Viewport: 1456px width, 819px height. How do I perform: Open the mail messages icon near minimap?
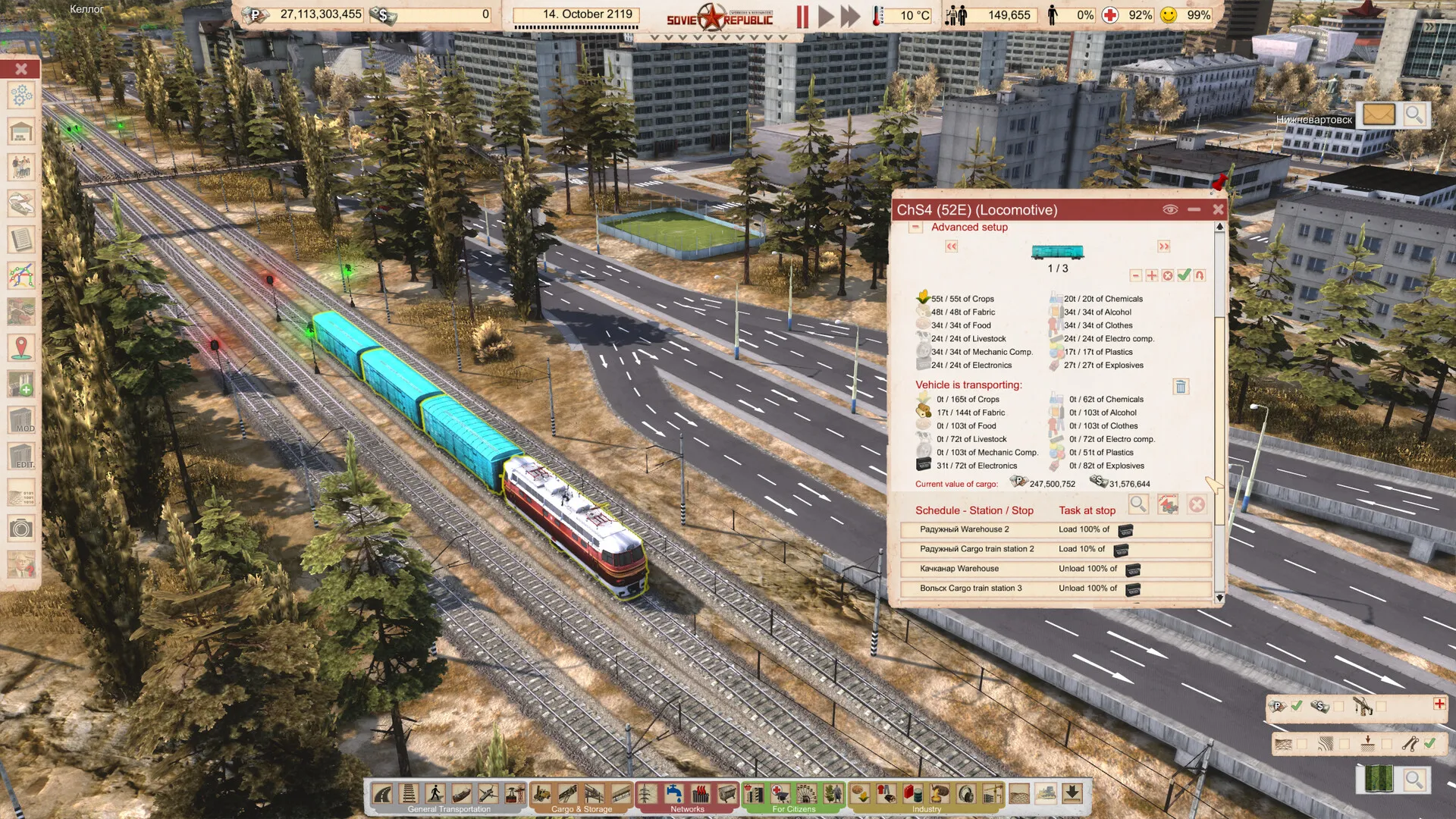(x=1380, y=115)
